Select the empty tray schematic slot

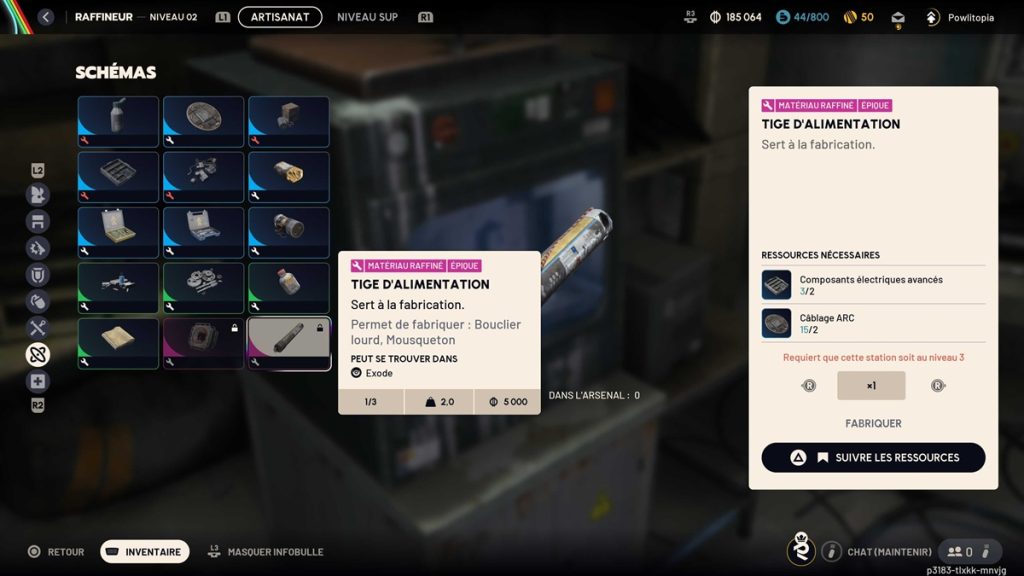[118, 177]
